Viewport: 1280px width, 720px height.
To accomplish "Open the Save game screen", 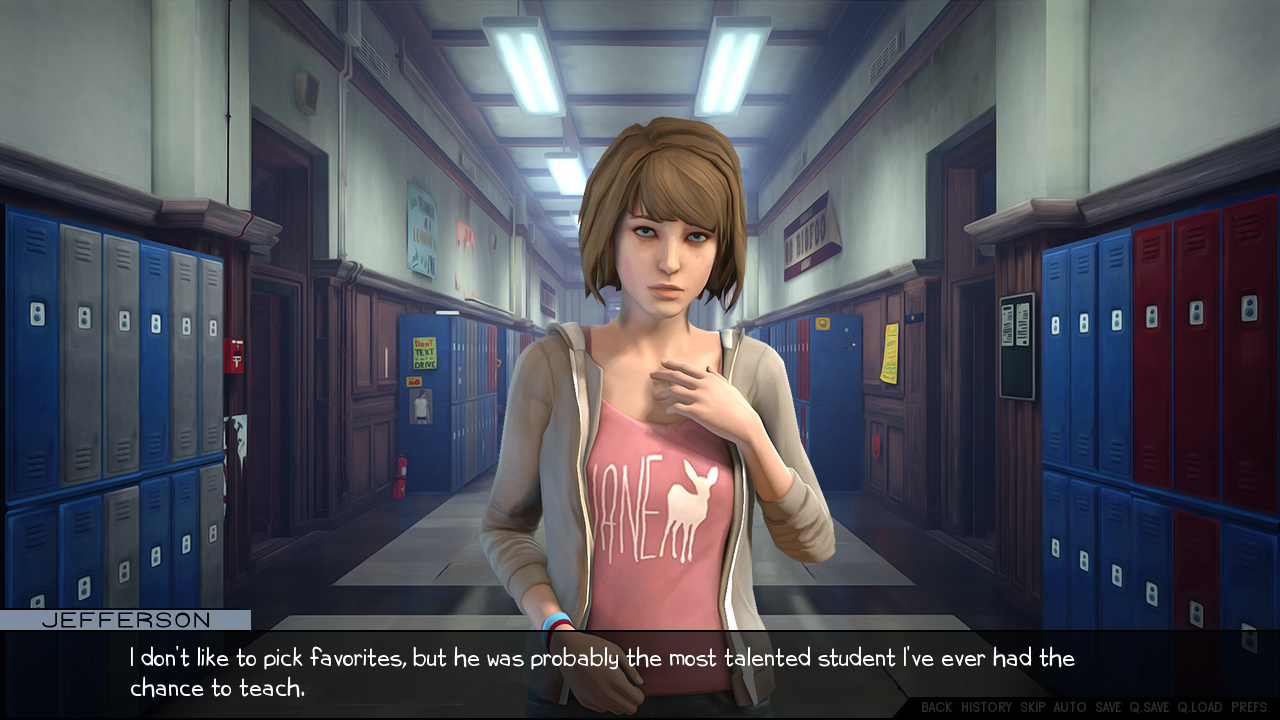I will point(1108,707).
